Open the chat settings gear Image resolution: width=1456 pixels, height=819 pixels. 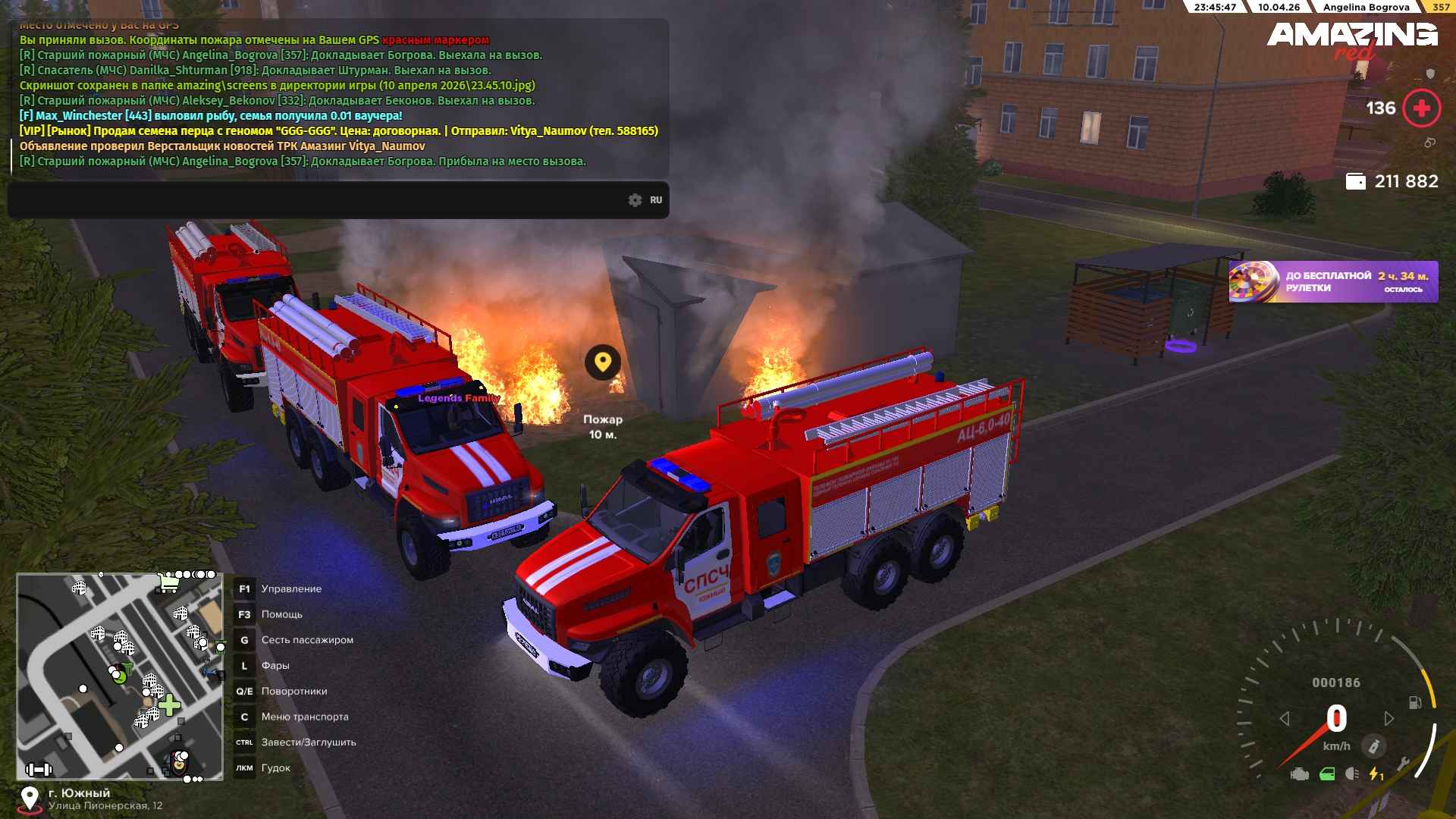coord(635,200)
